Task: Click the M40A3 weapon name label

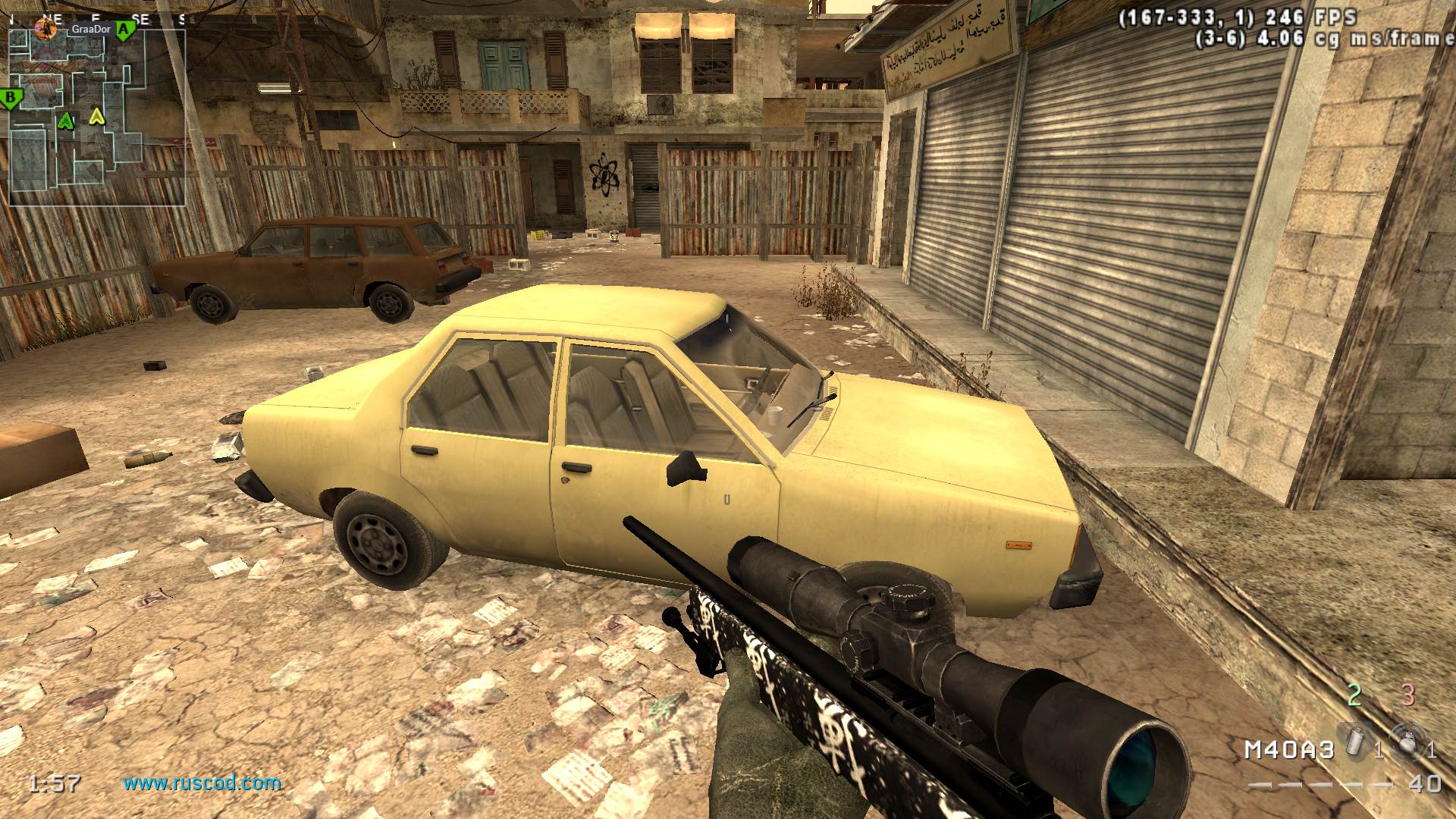Action: tap(1288, 750)
